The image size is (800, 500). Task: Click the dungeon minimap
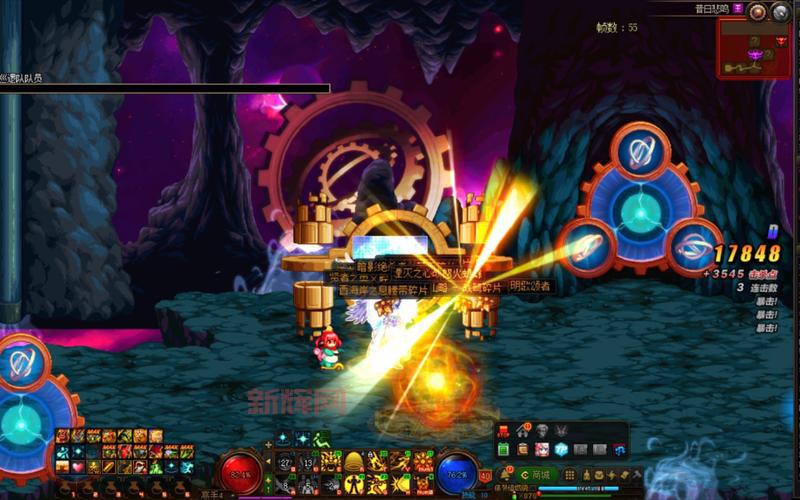coord(753,48)
